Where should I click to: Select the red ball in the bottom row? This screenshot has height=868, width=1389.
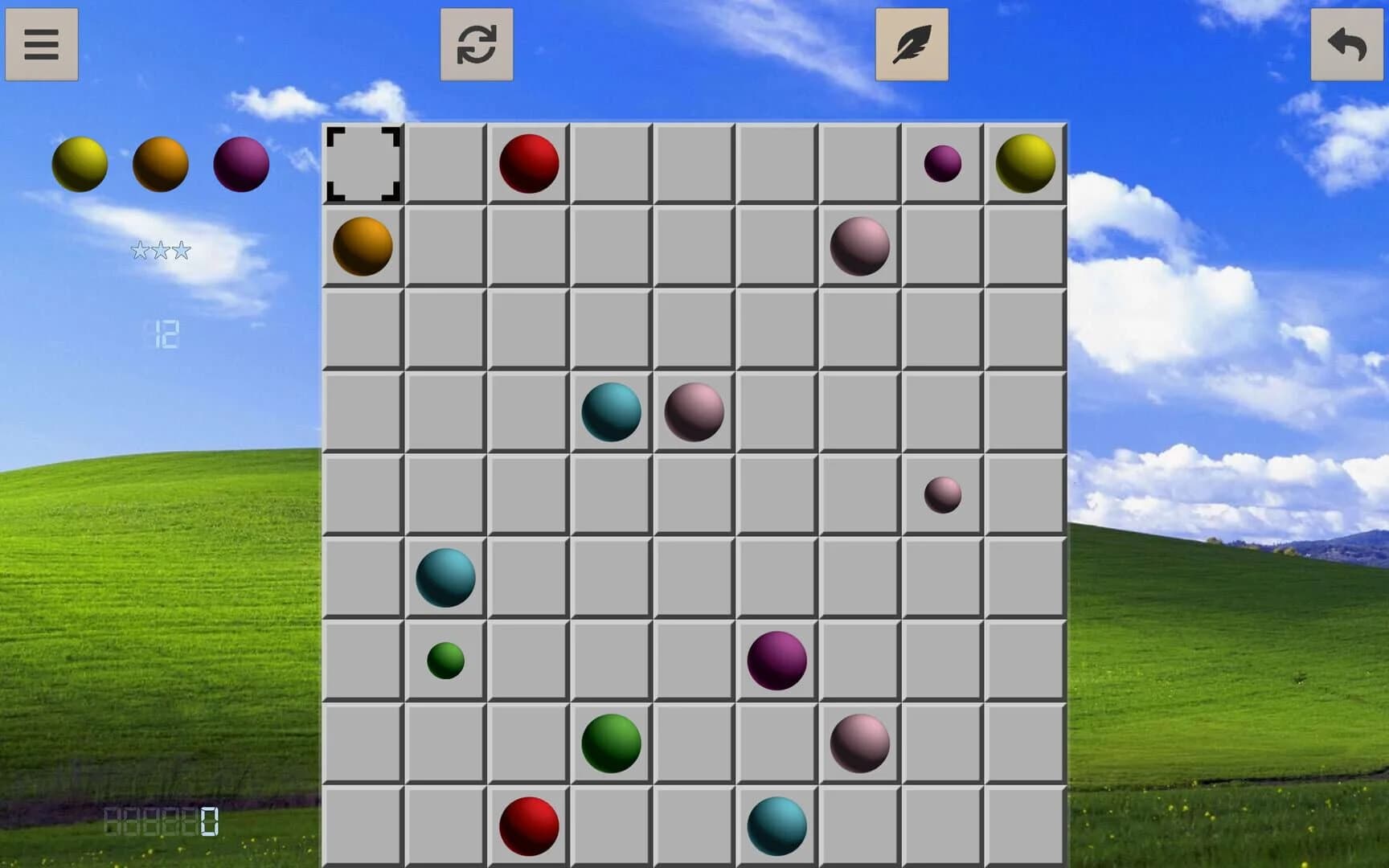click(x=528, y=825)
